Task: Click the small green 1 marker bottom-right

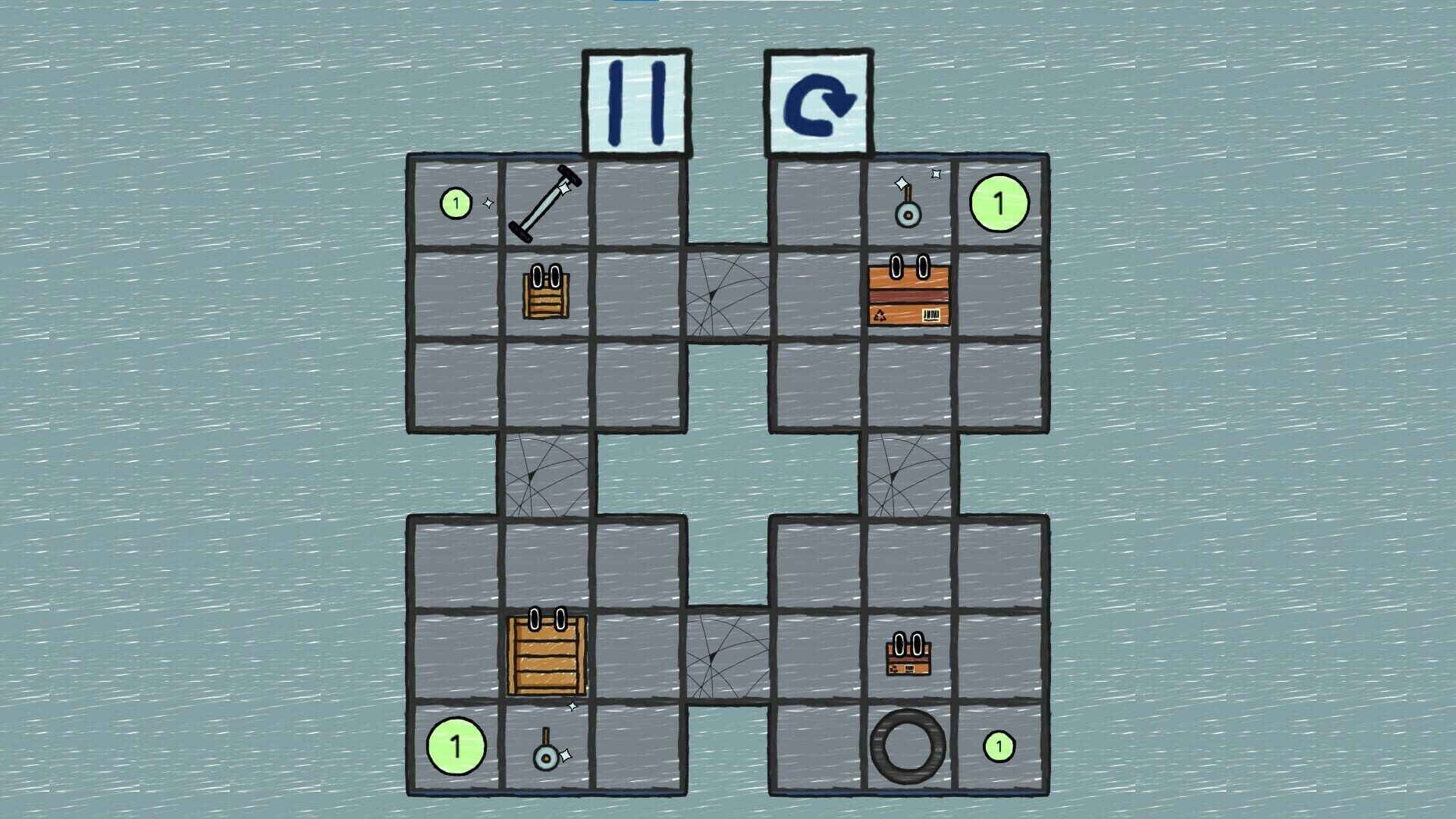Action: coord(998,747)
